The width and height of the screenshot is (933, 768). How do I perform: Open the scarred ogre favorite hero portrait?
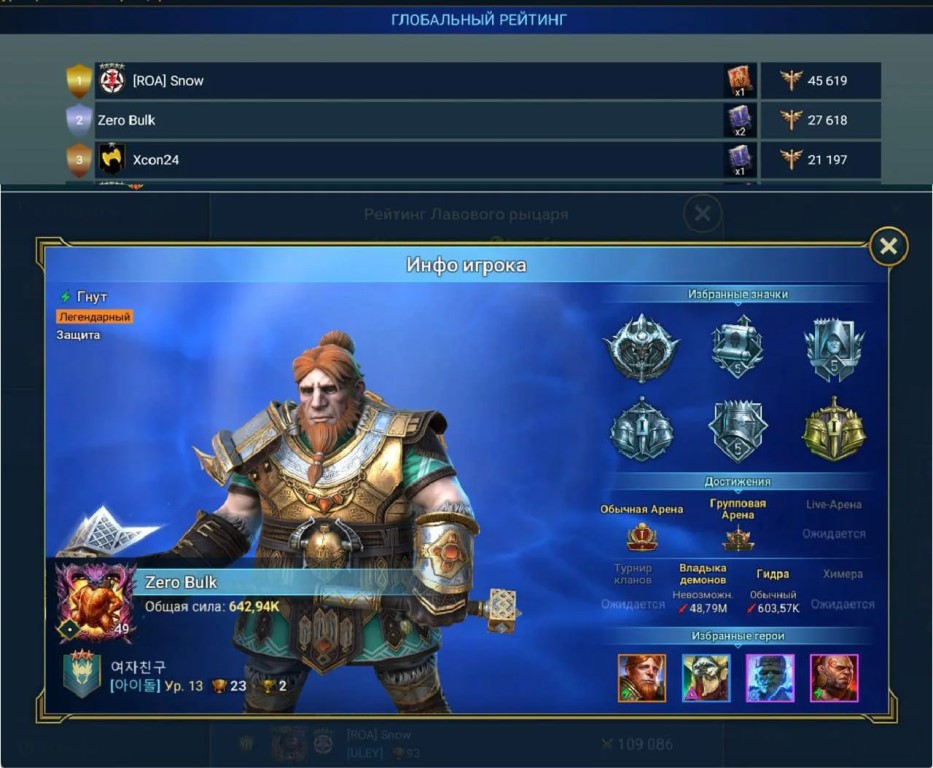pyautogui.click(x=834, y=678)
